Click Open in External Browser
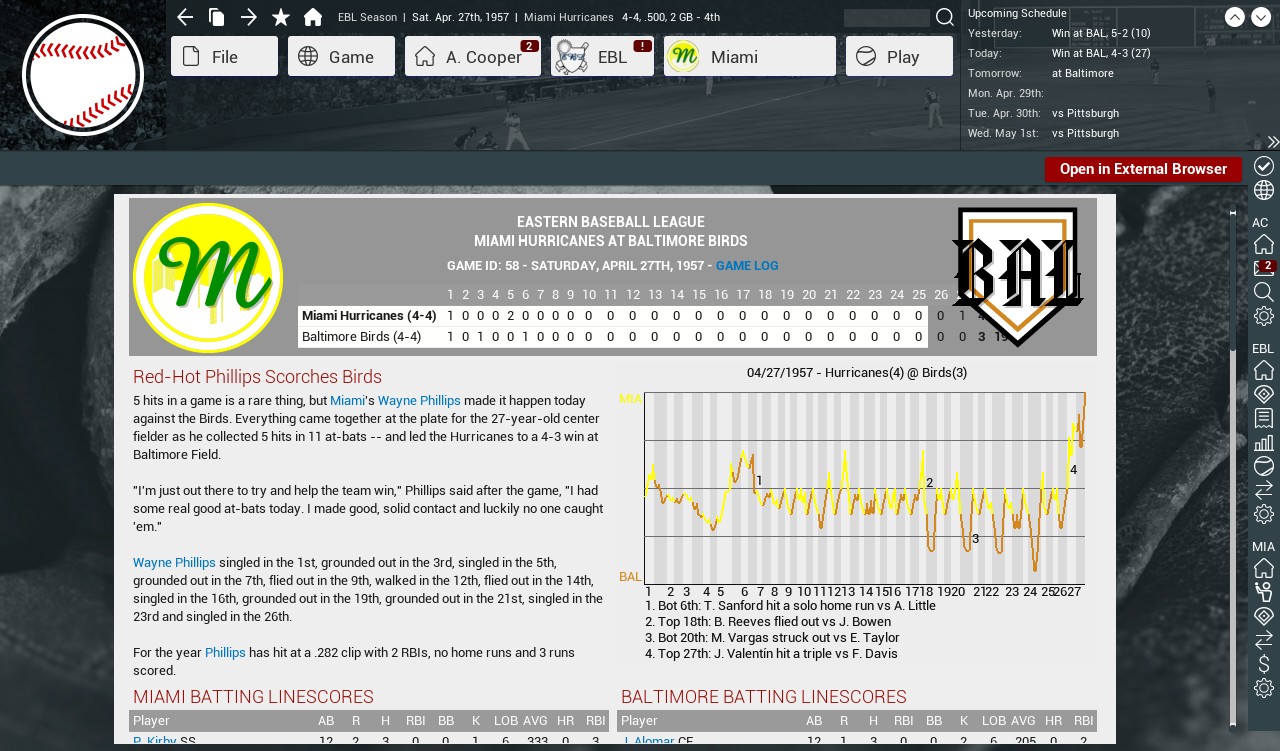The image size is (1280, 751). point(1143,169)
